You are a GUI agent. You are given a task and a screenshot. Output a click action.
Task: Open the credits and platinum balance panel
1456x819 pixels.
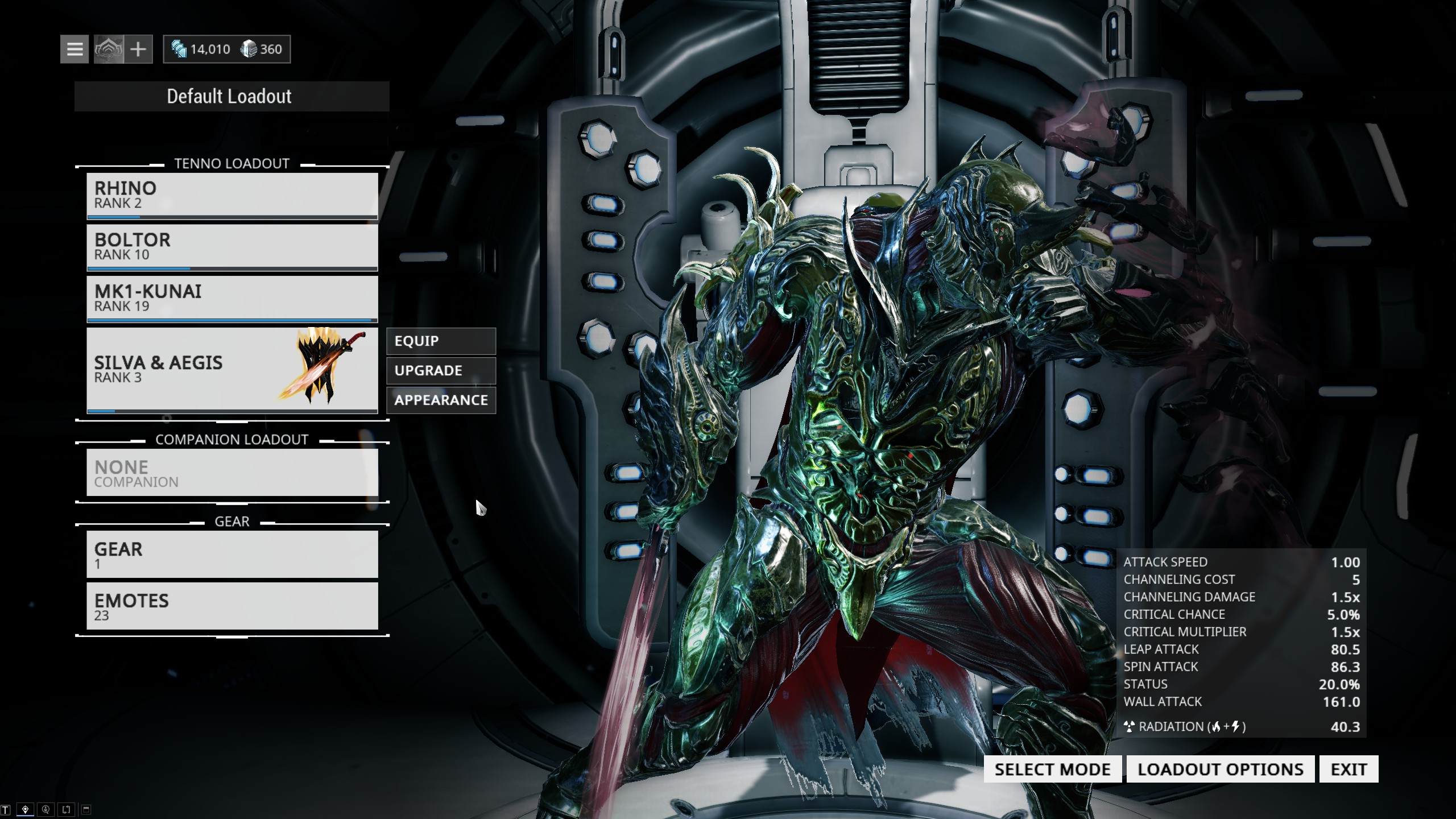click(227, 49)
